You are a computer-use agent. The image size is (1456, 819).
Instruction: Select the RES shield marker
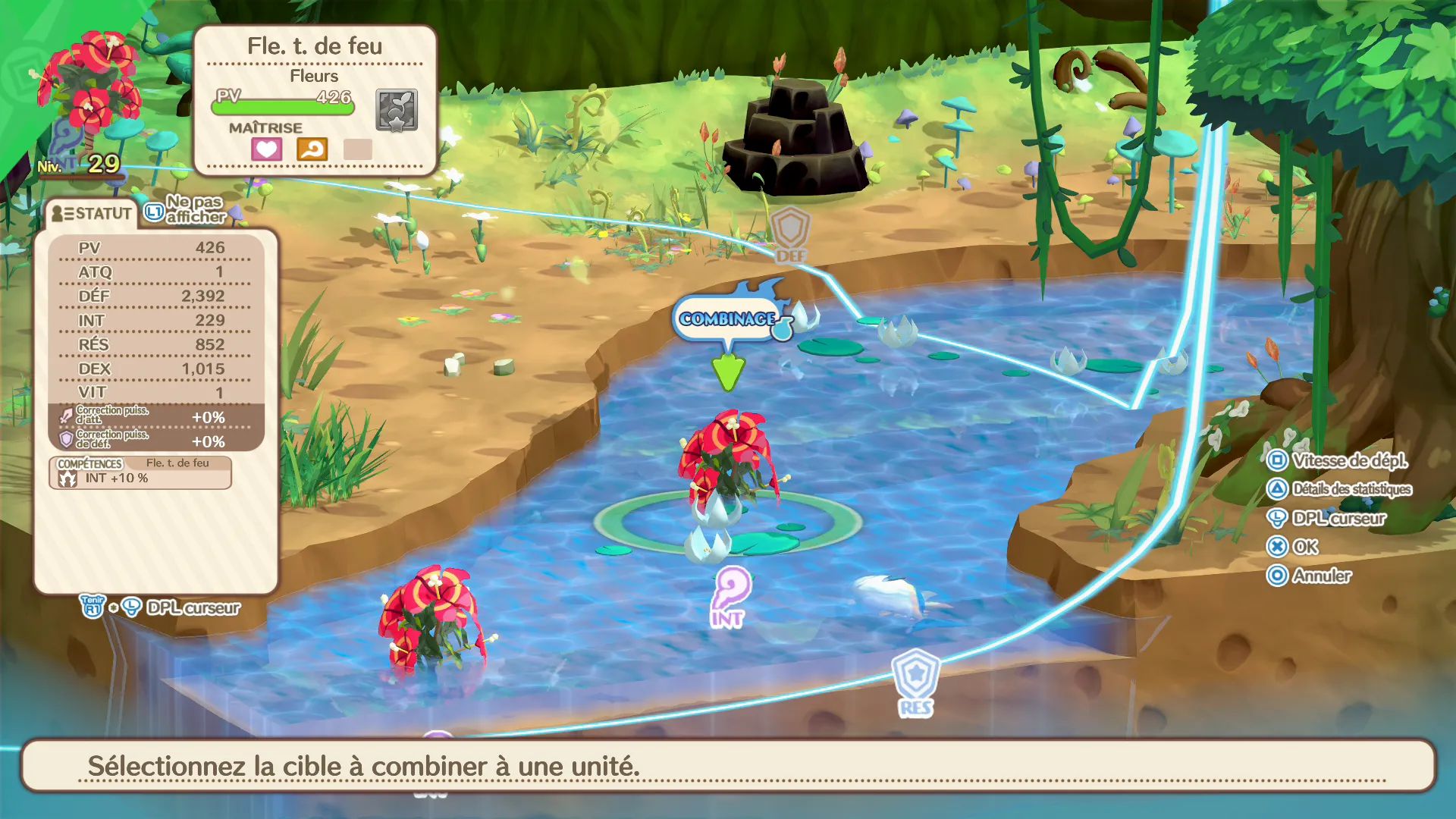pos(916,681)
